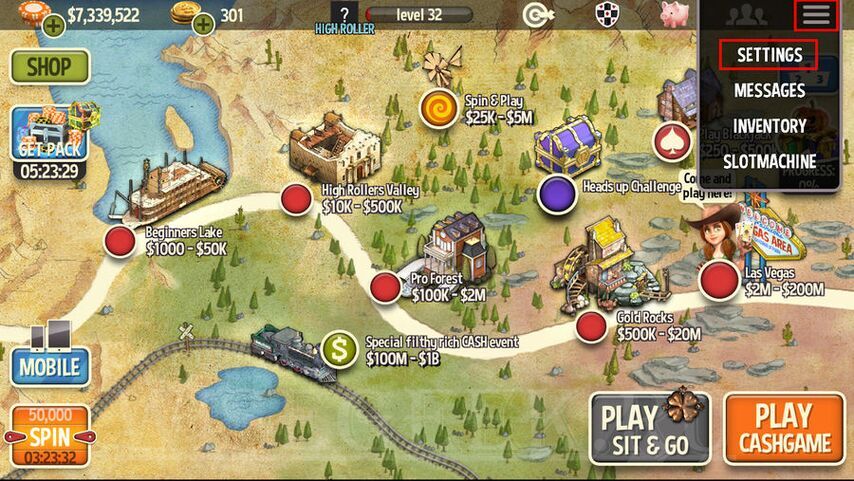Select the Las Vegas red marker
Viewport: 854px width, 481px height.
coord(718,281)
